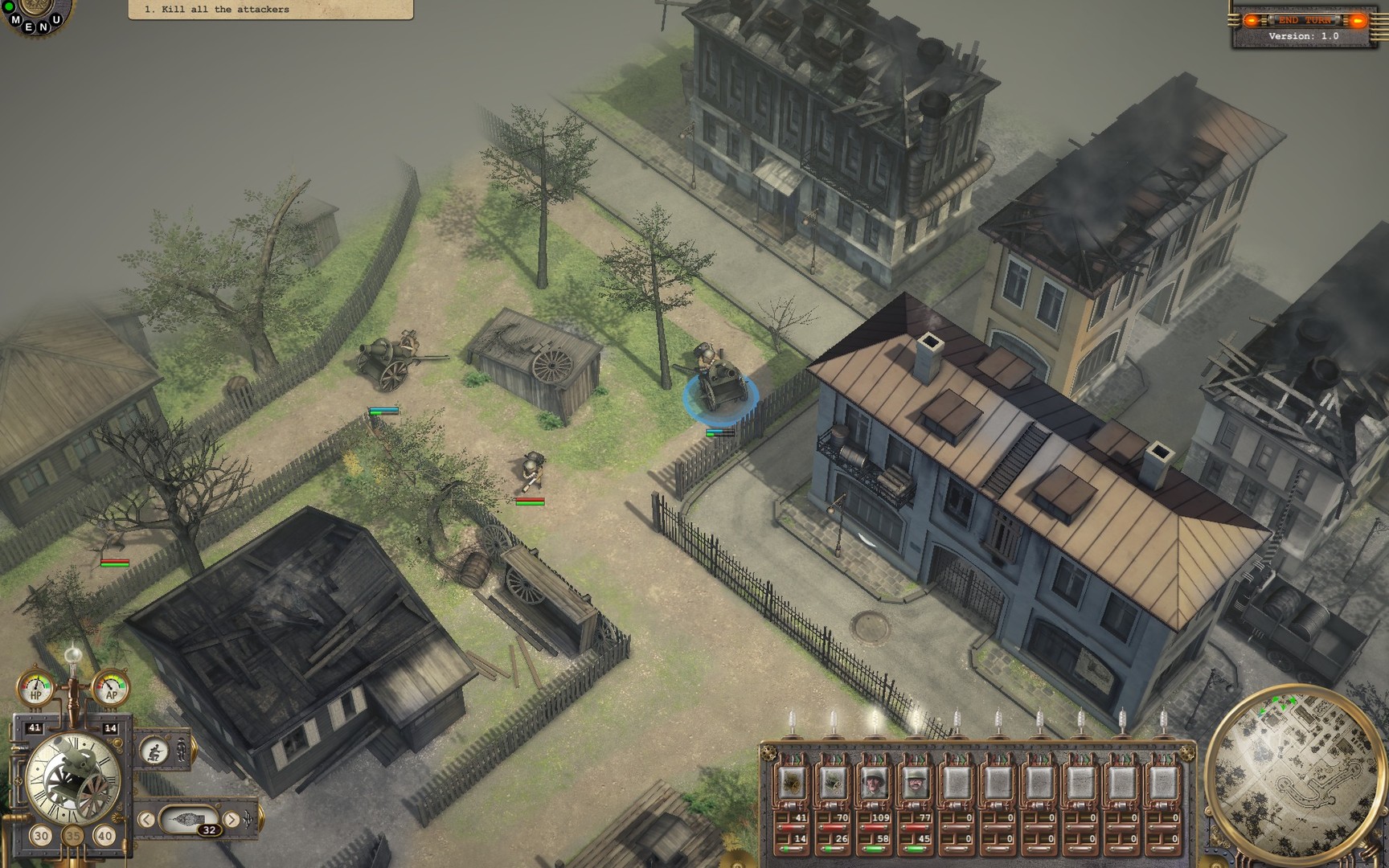Select the standing soldier stance icon
Screen dimensions: 1389x868
point(182,751)
